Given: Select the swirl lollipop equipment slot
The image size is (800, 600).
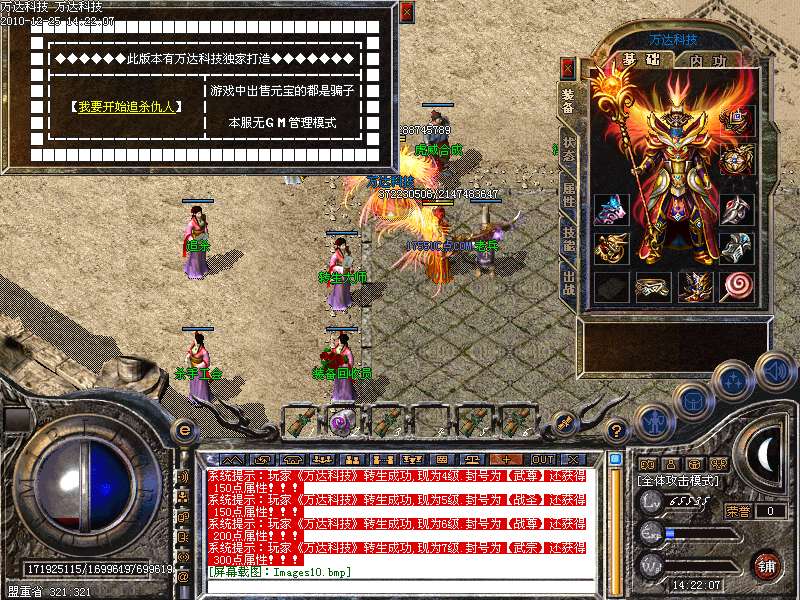Looking at the screenshot, I should (x=738, y=286).
